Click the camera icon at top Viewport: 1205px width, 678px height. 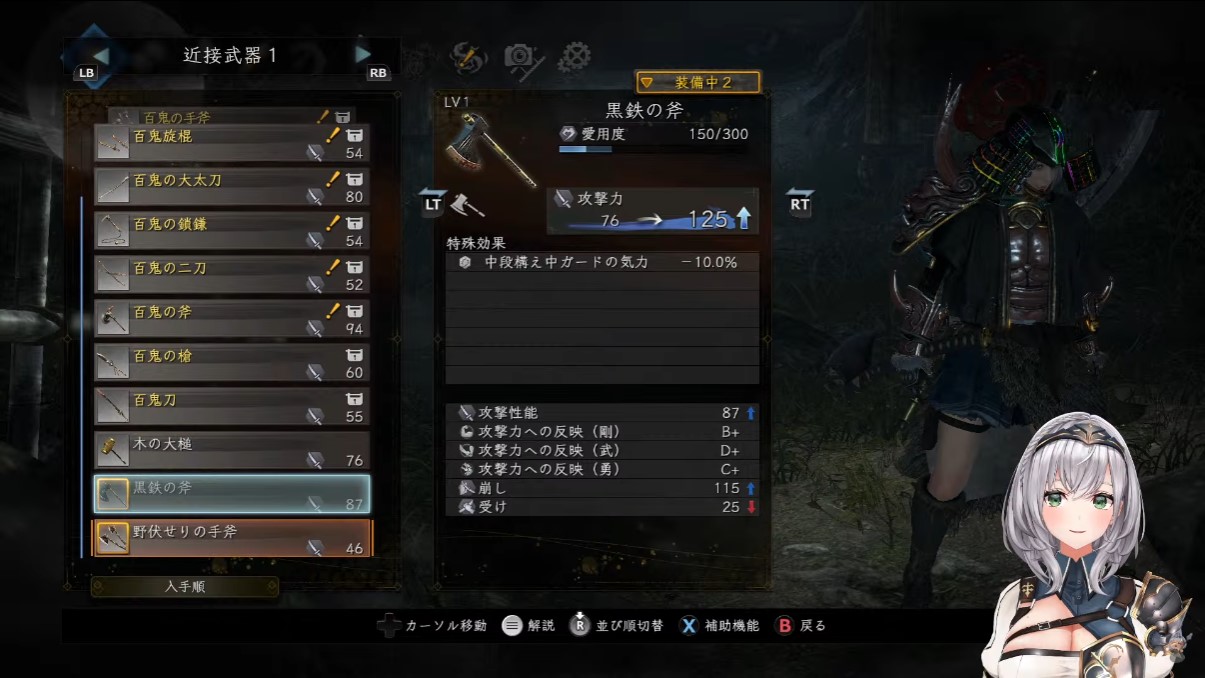coord(521,57)
